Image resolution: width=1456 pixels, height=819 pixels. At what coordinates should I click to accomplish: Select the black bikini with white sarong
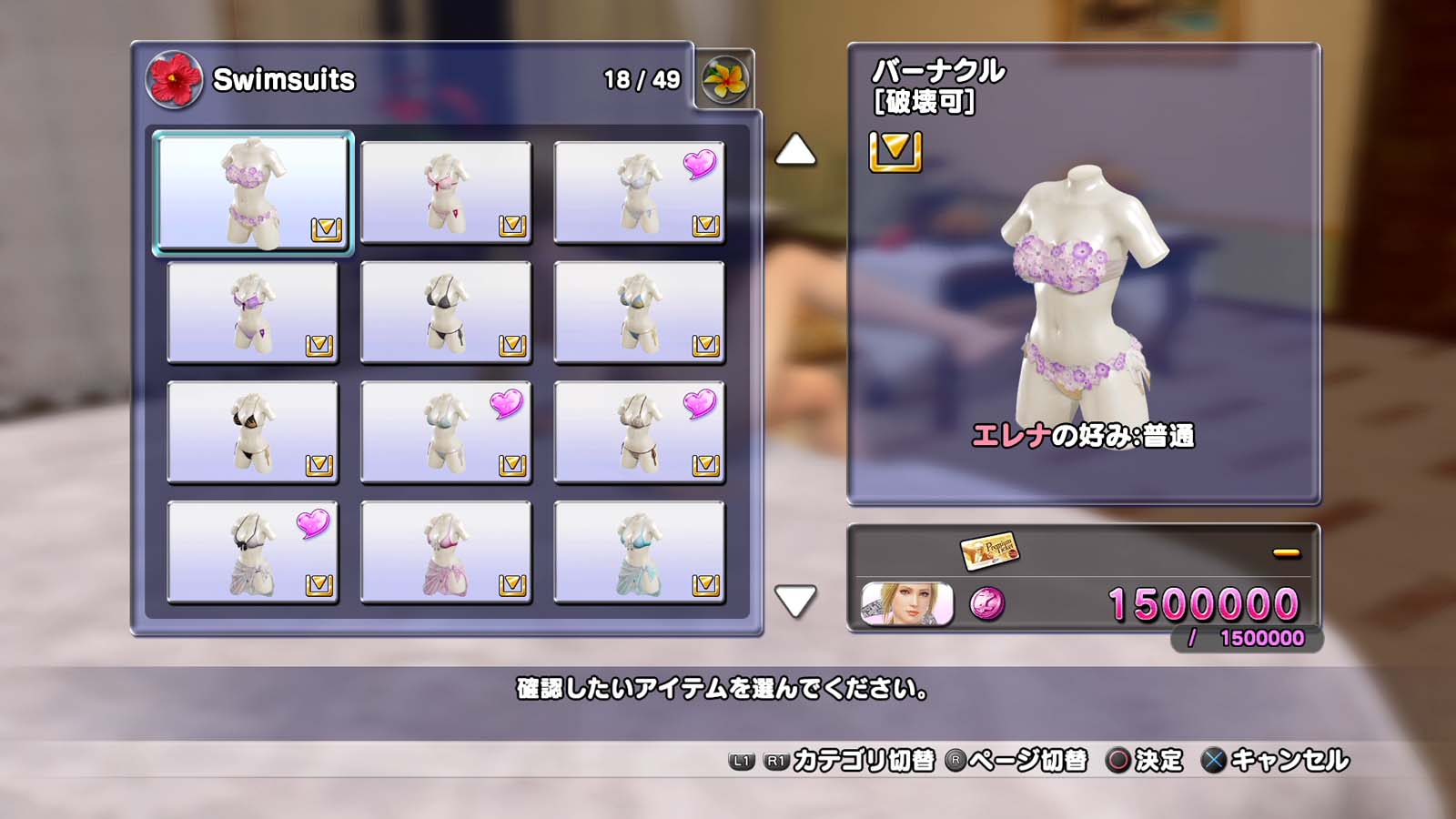[x=252, y=552]
